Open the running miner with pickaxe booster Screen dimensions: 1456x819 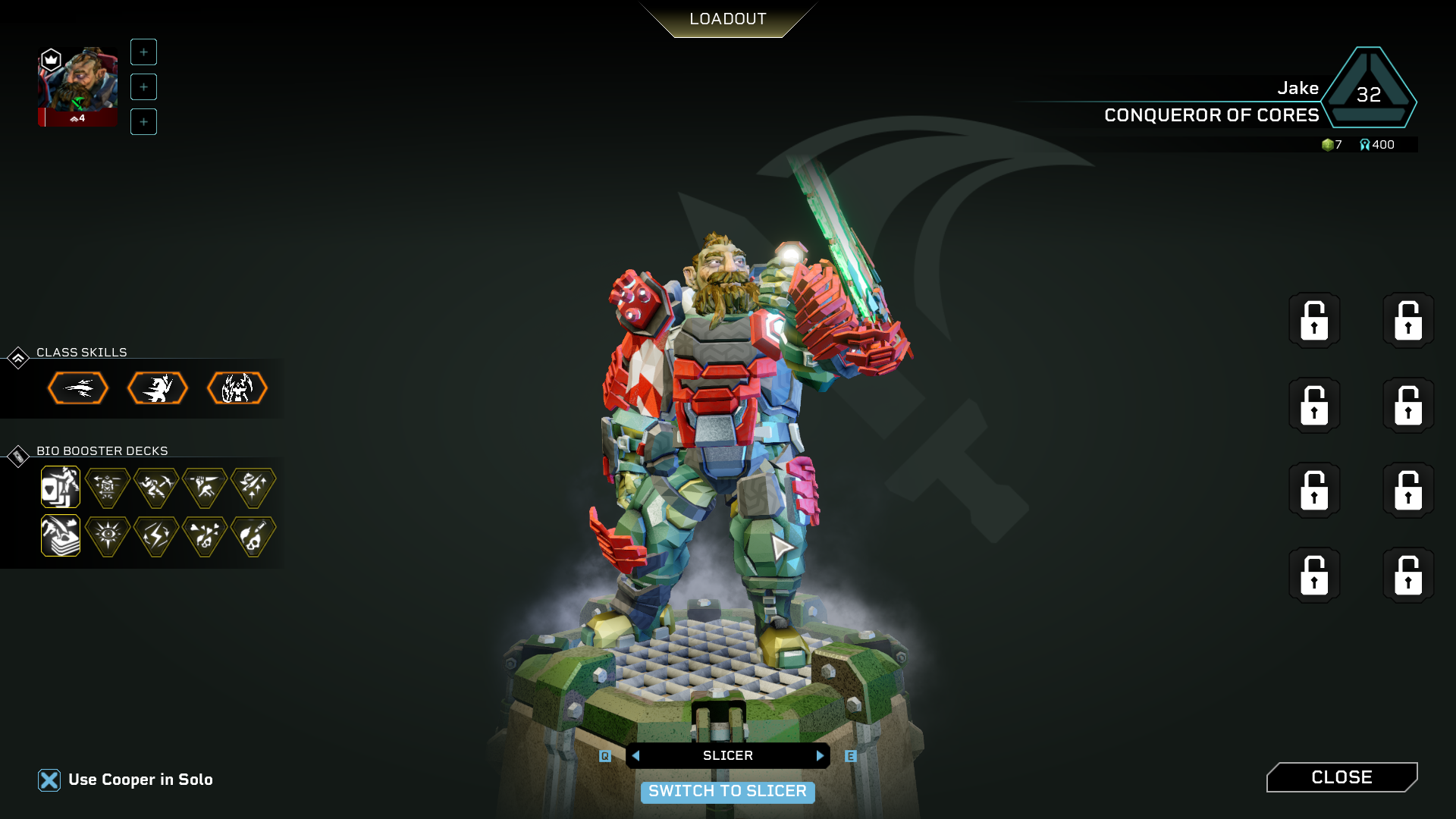[156, 487]
